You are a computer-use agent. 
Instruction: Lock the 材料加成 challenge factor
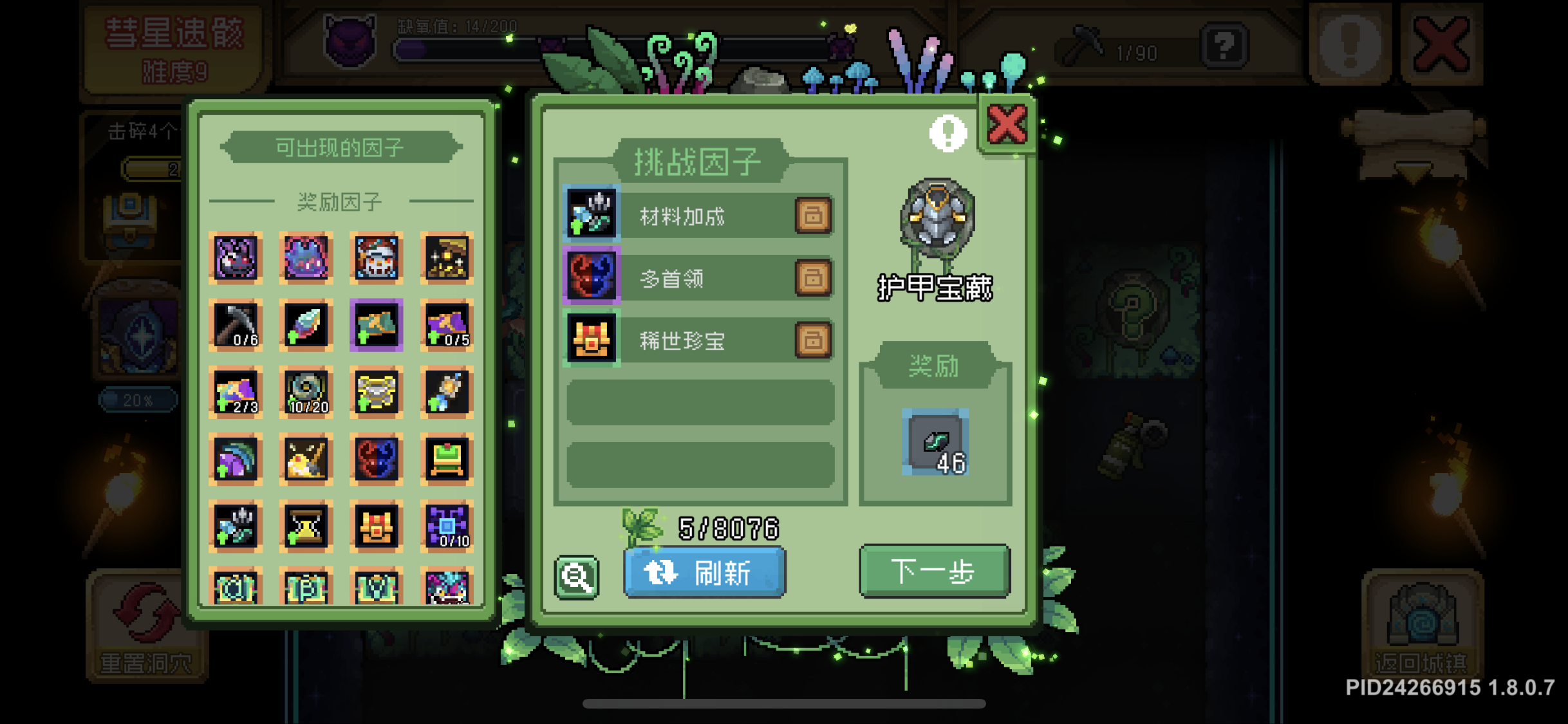812,216
